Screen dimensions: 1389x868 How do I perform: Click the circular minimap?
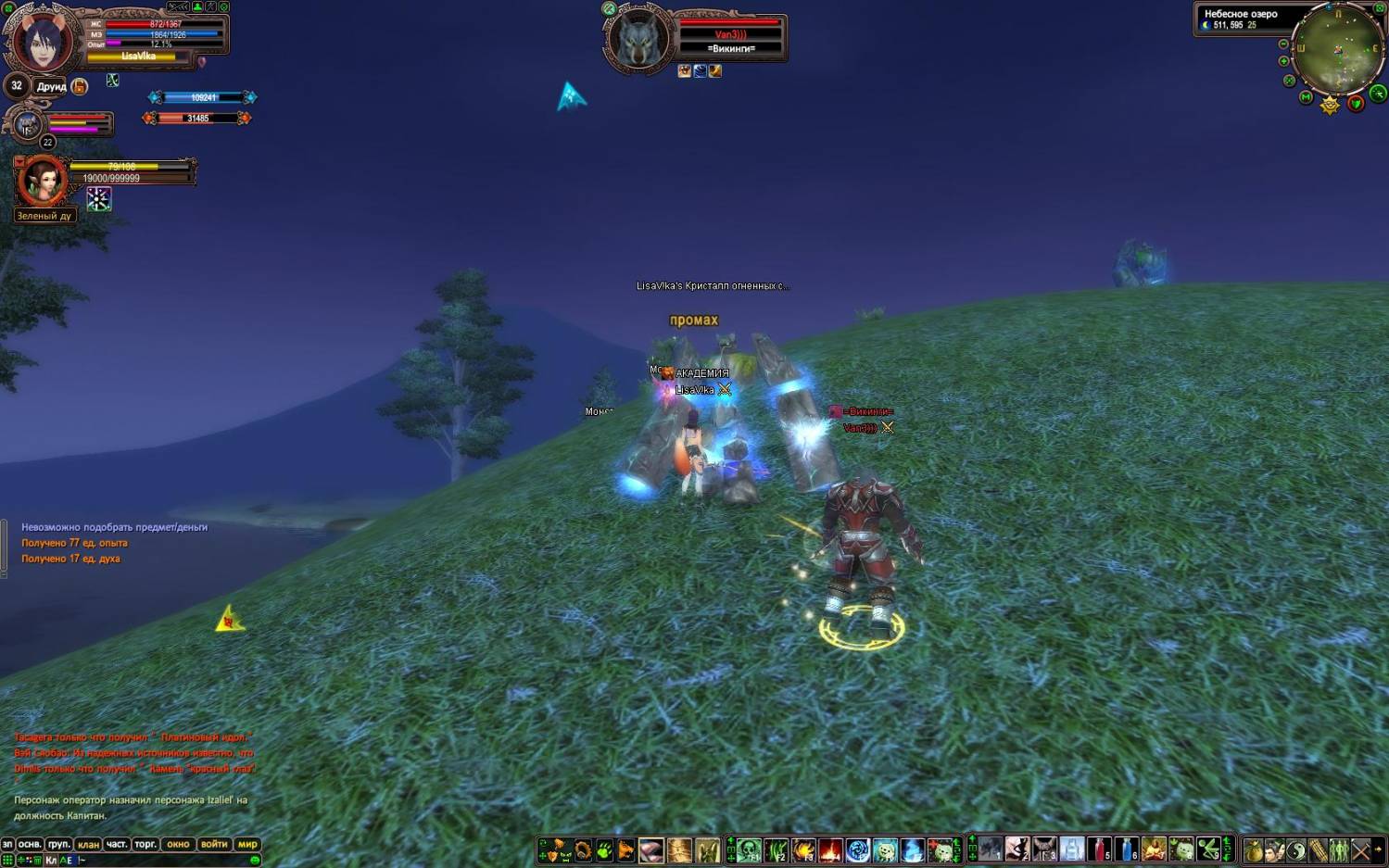point(1339,49)
